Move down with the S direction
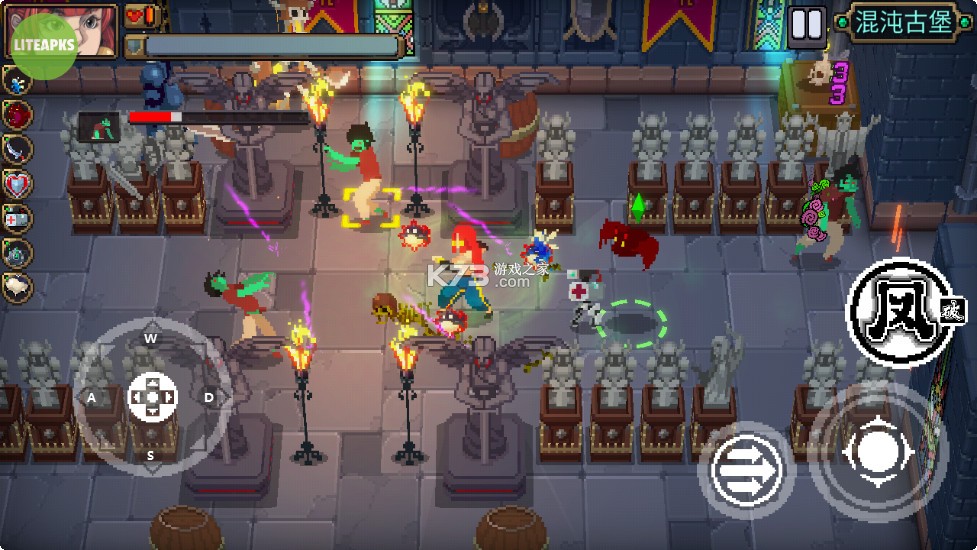The height and width of the screenshot is (550, 977). (x=151, y=456)
